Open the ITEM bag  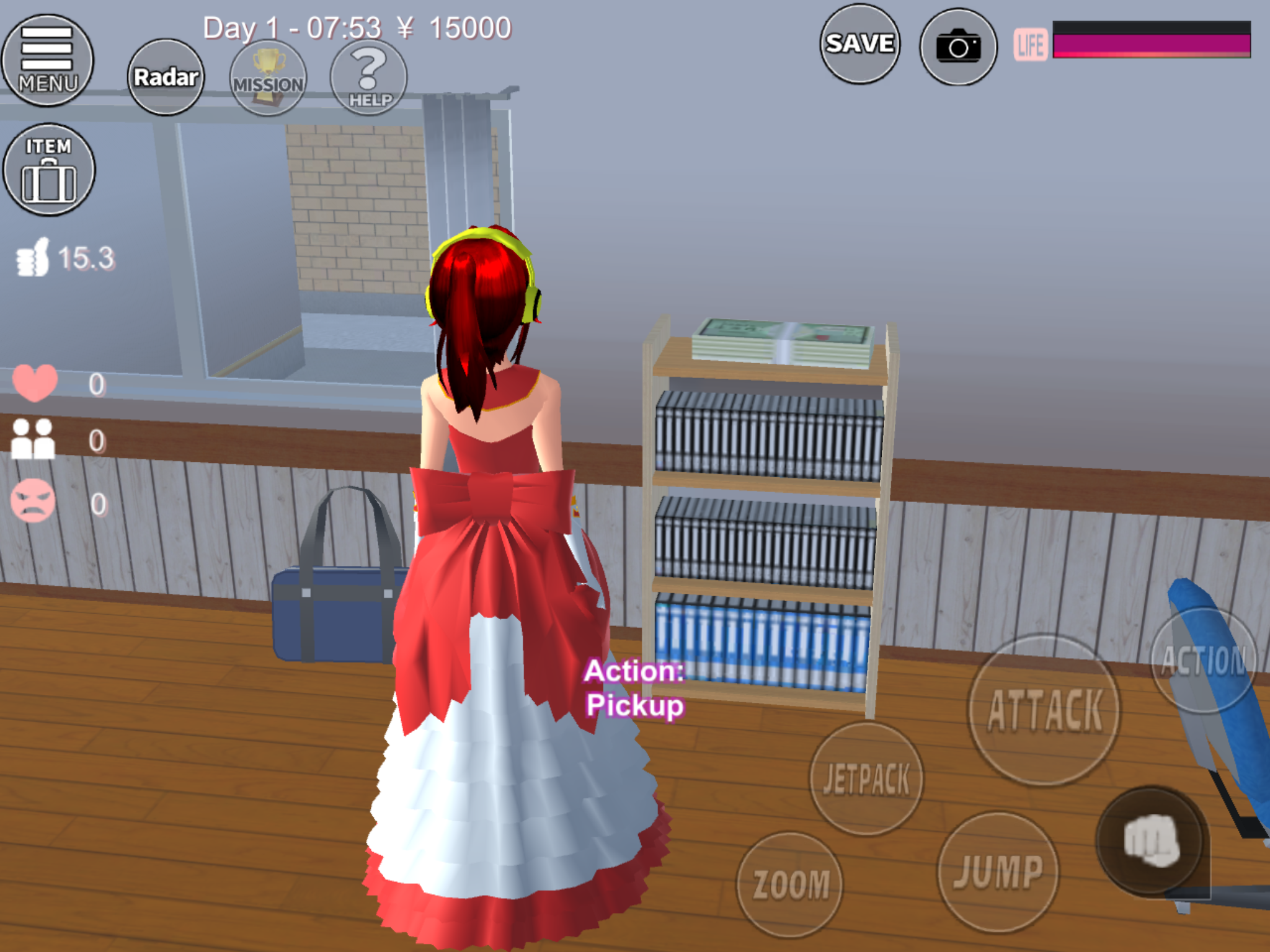pos(48,169)
